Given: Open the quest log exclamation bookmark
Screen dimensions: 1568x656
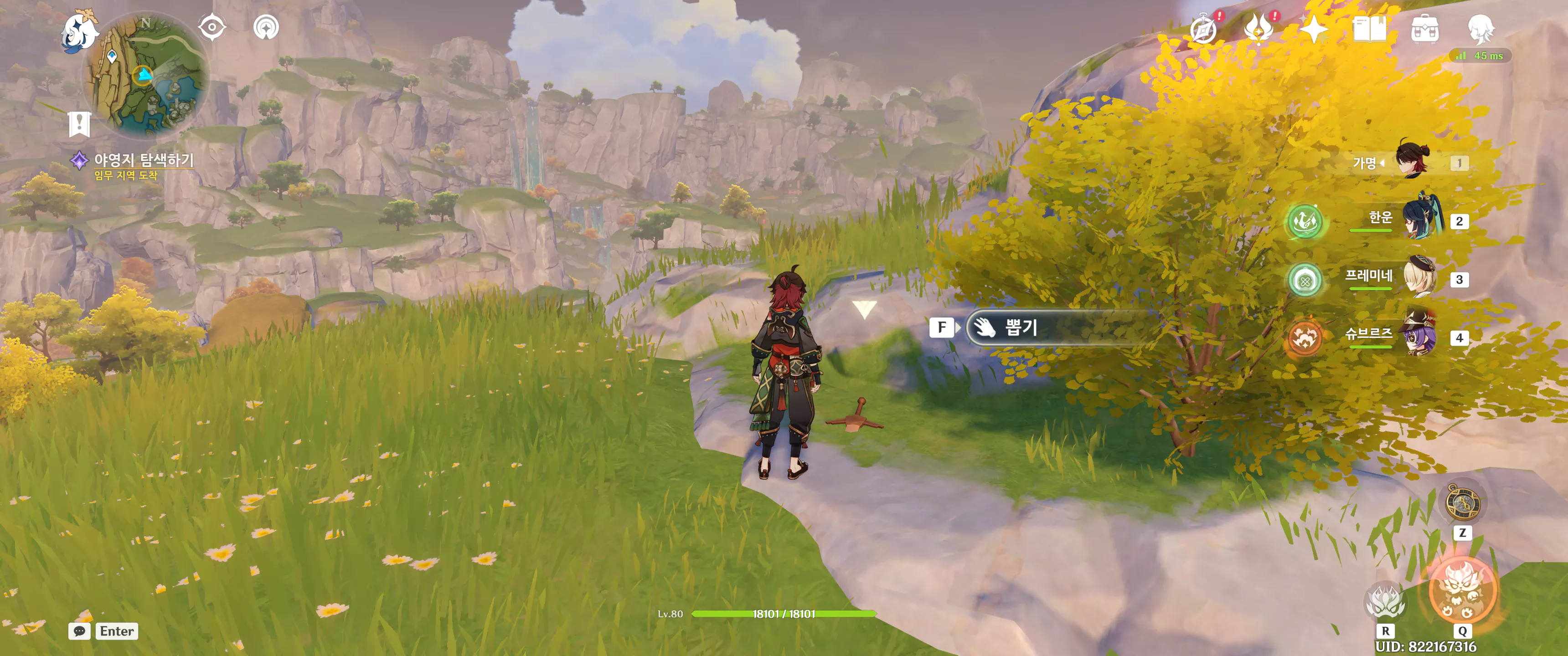Looking at the screenshot, I should pos(80,124).
